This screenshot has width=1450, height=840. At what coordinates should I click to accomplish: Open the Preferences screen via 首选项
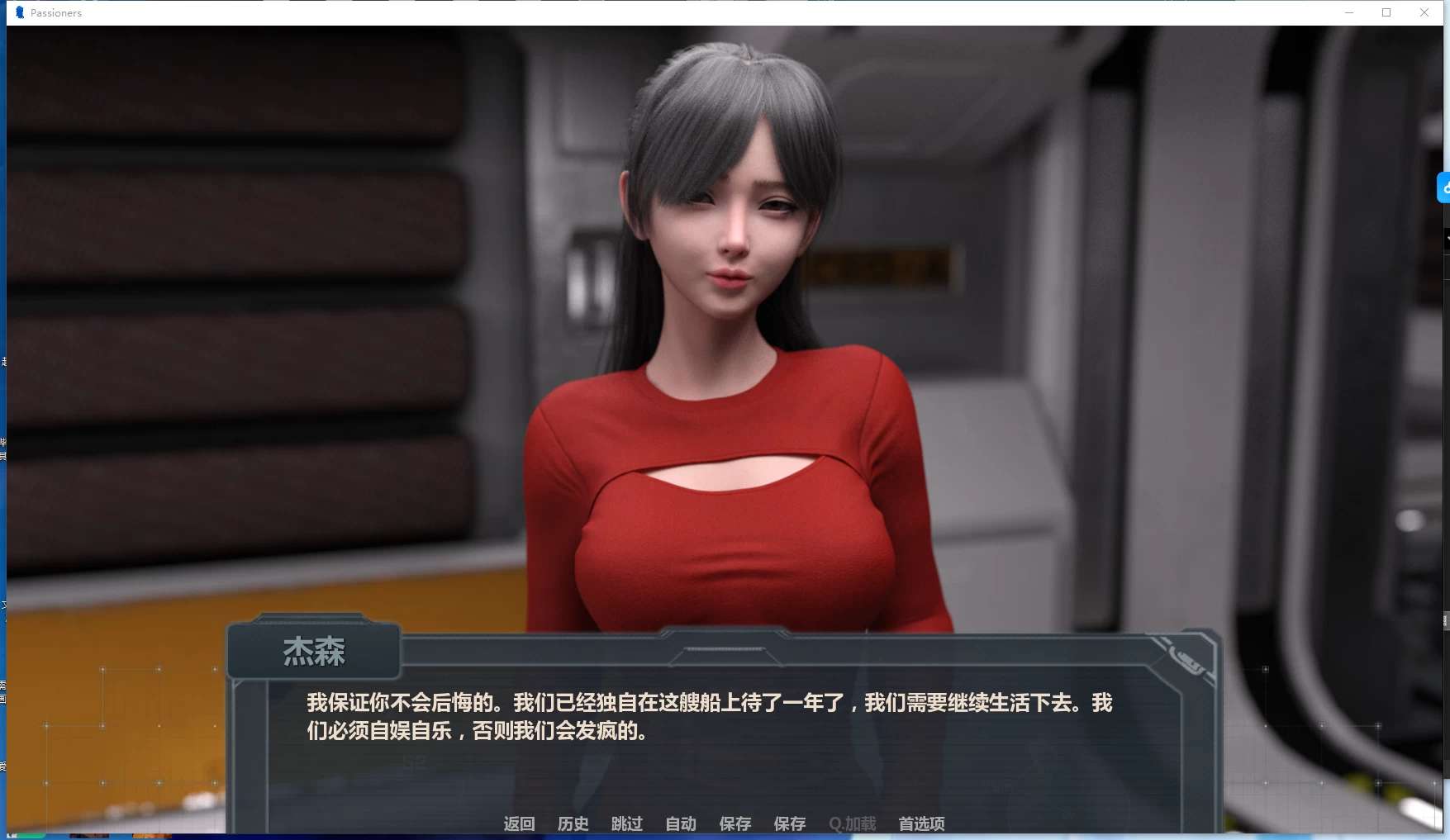click(x=920, y=823)
